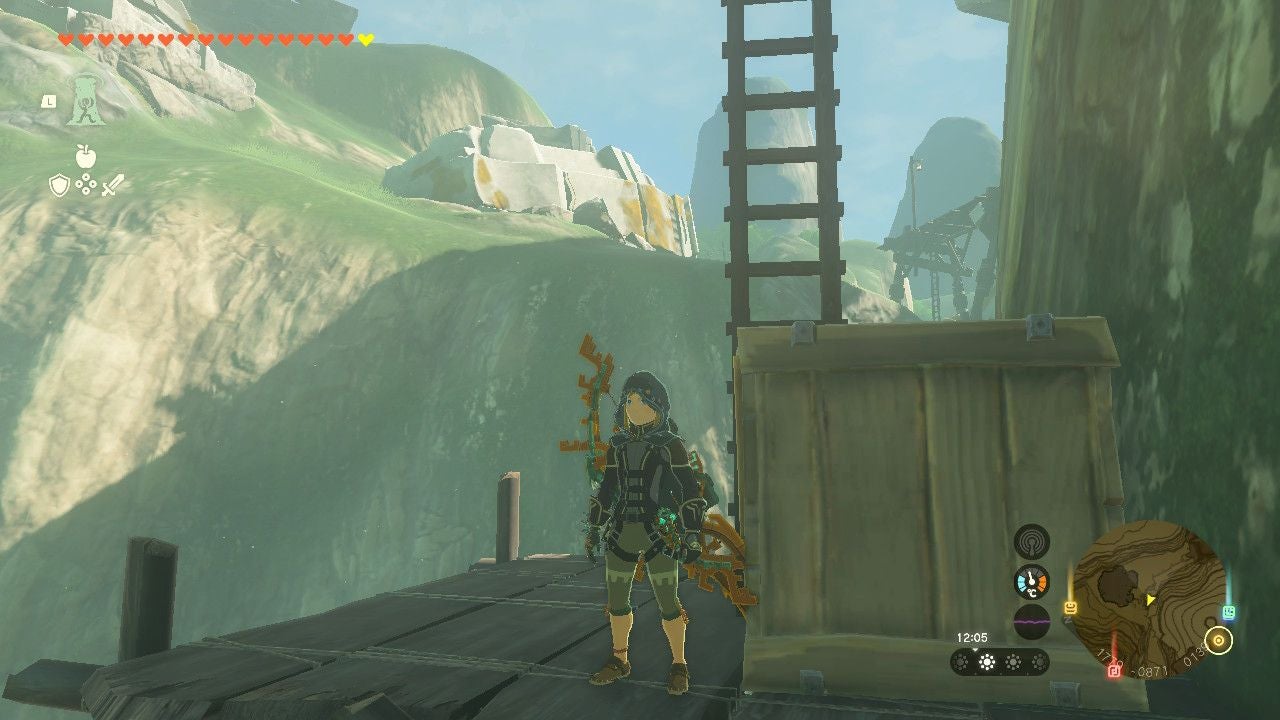Click the yellow Zonai device marker left of the minimap

coord(1071,607)
